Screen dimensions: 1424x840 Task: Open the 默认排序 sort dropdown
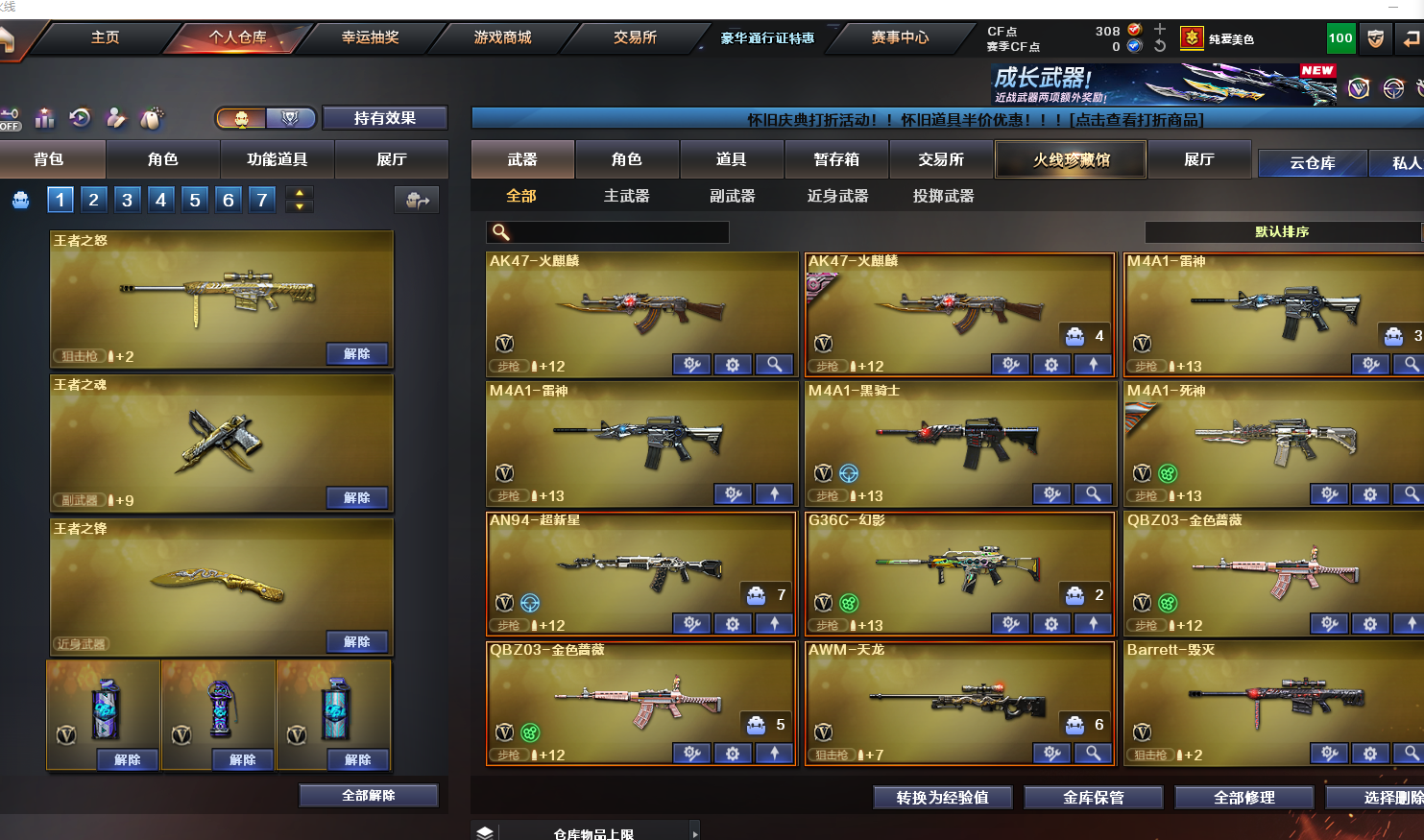[x=1282, y=232]
